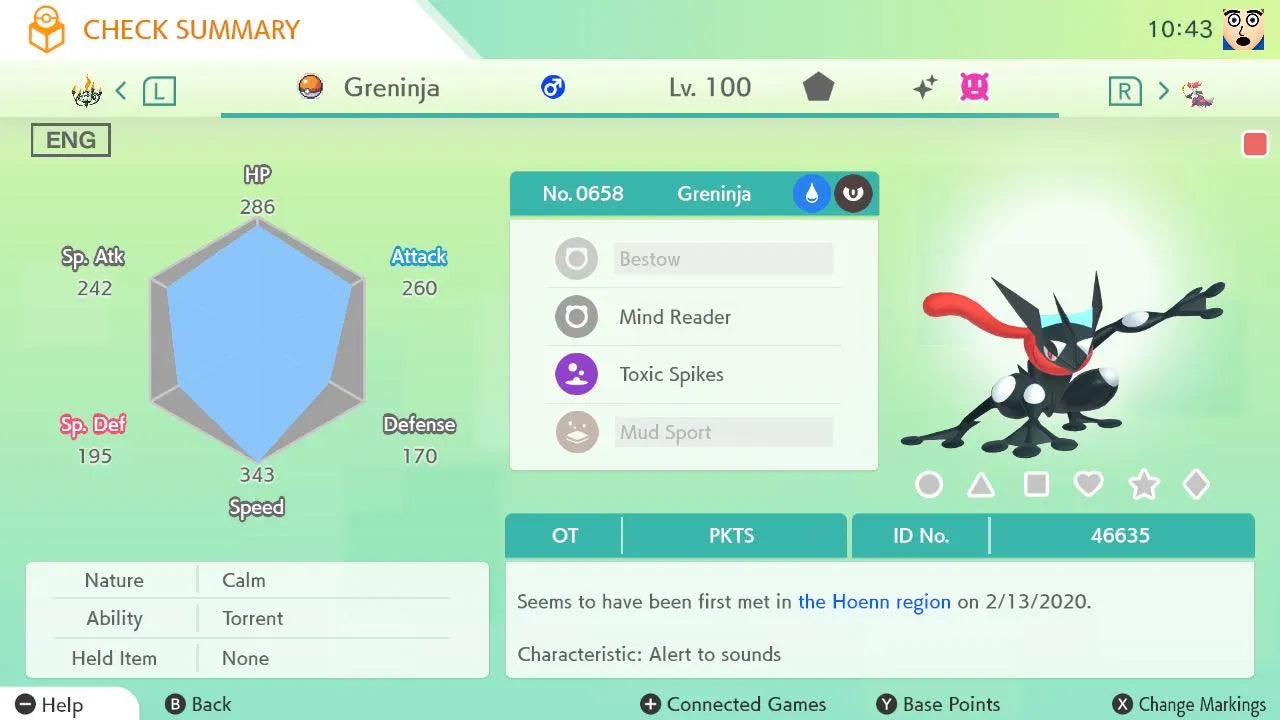Click the ENG language tag

pos(71,140)
